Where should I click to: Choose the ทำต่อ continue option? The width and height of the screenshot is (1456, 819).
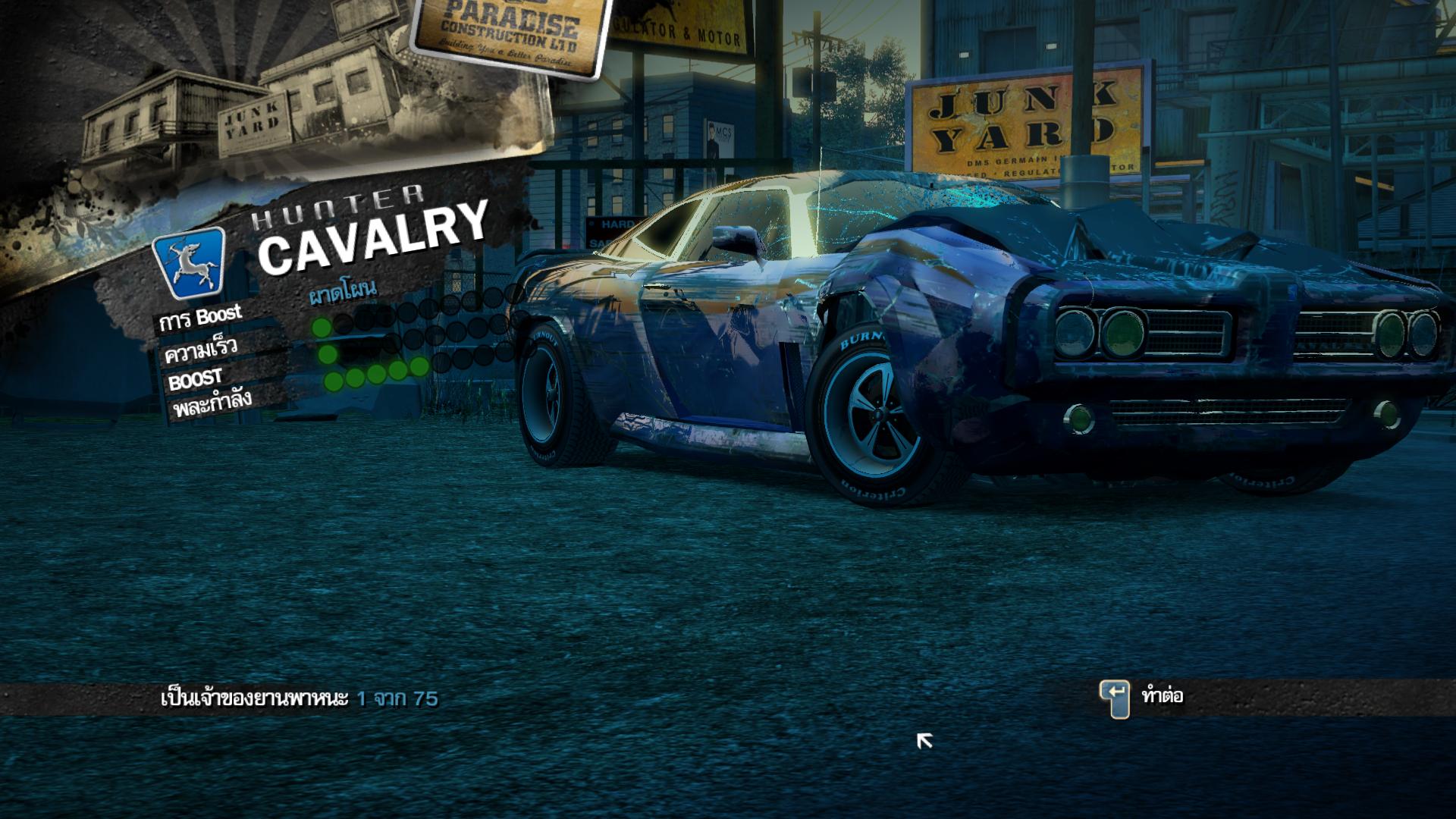point(1160,695)
